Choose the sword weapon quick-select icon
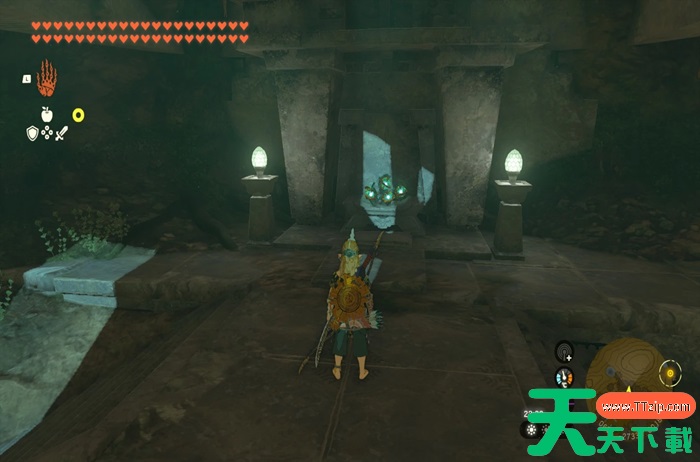This screenshot has width=700, height=462. [x=61, y=132]
